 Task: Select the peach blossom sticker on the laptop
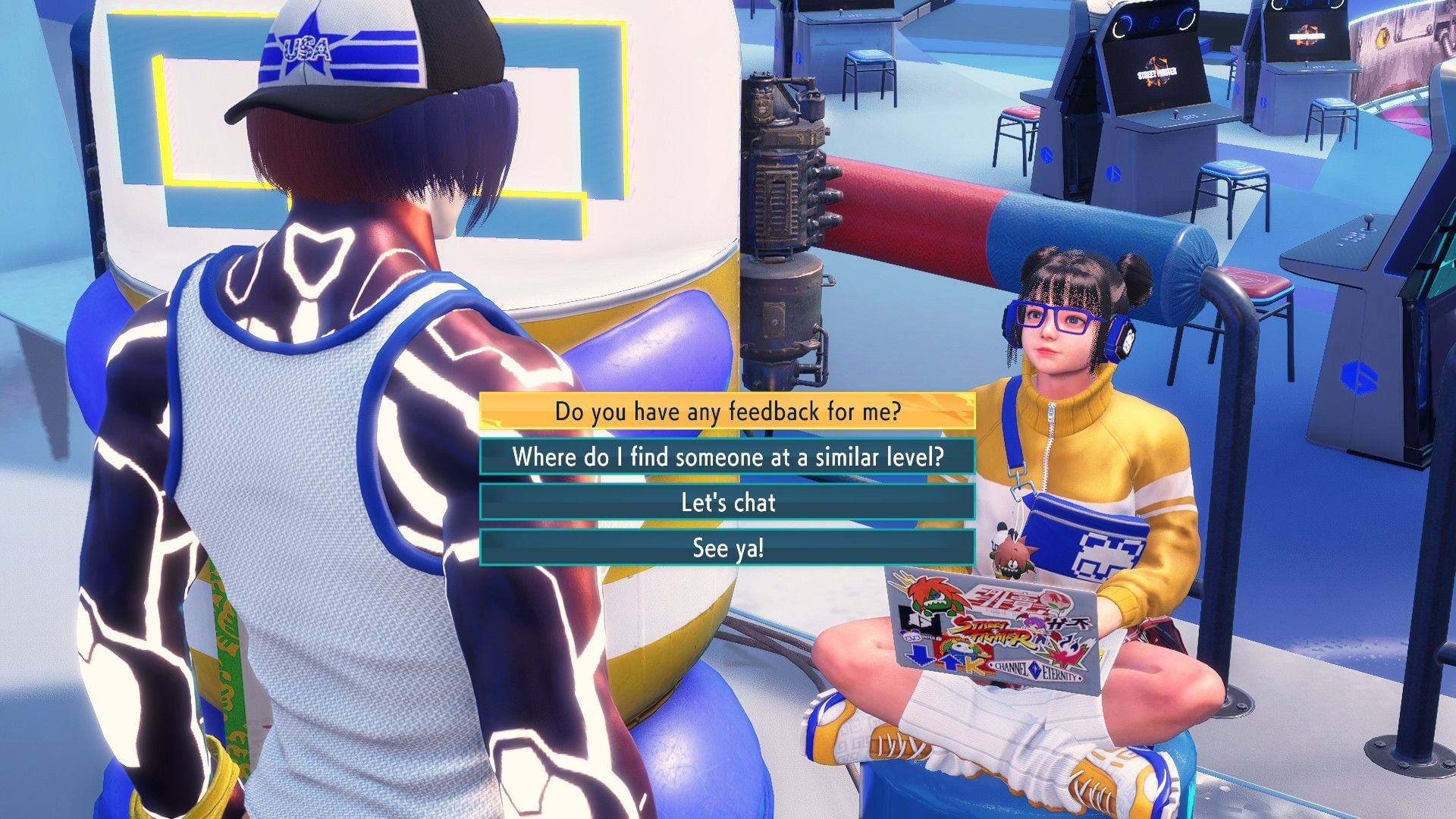coord(1054,600)
